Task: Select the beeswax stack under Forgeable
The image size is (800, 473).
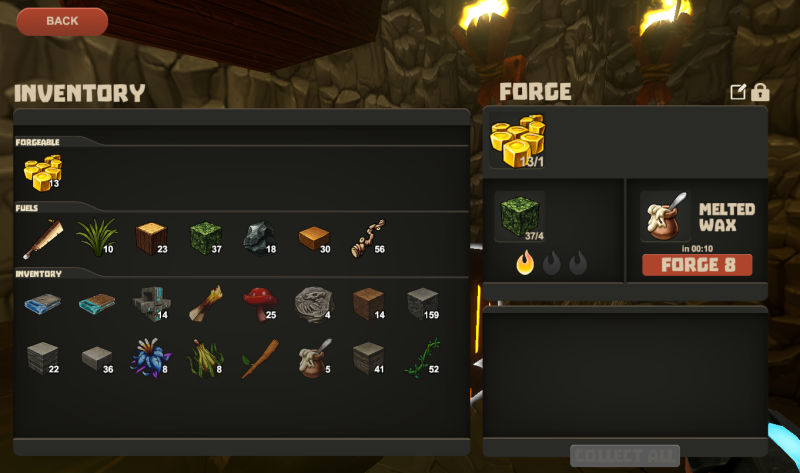Action: (x=42, y=172)
